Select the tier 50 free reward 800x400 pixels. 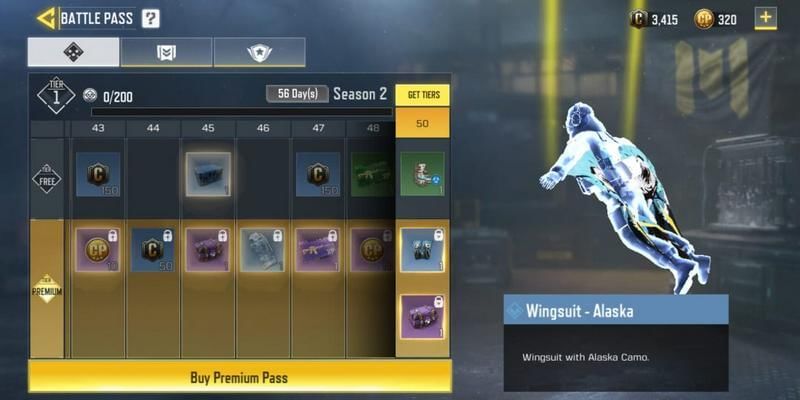tap(422, 173)
